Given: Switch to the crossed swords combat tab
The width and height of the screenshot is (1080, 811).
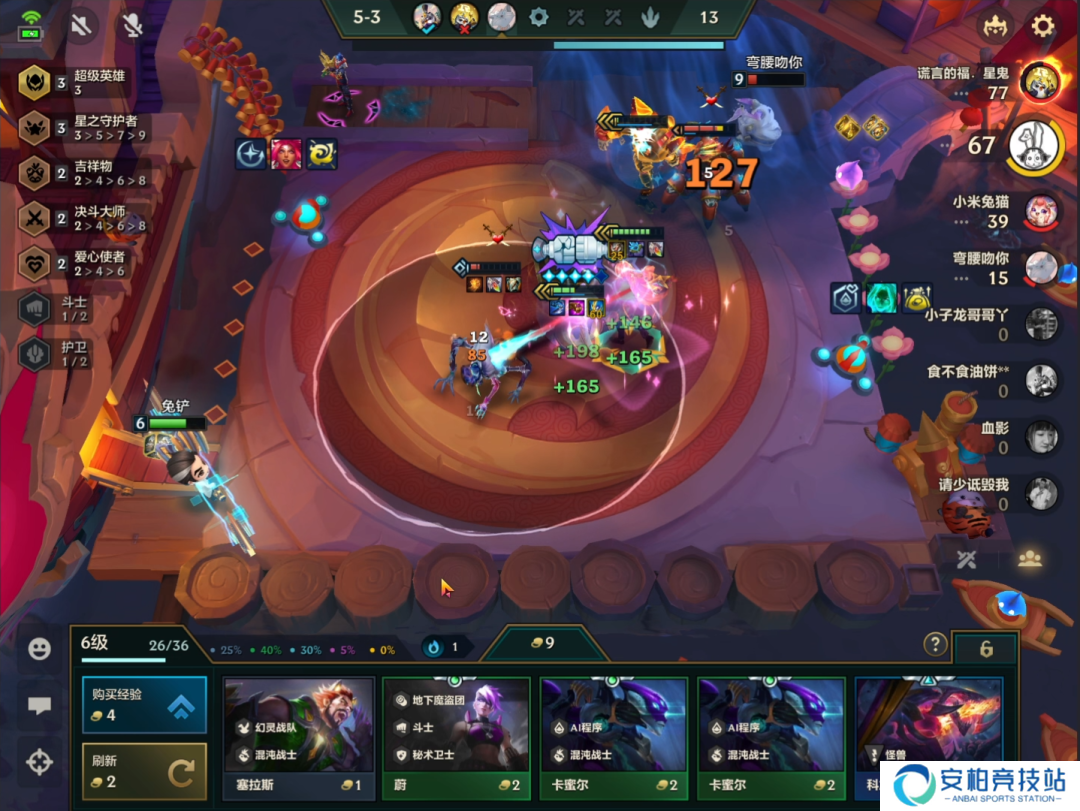Looking at the screenshot, I should coord(967,560).
